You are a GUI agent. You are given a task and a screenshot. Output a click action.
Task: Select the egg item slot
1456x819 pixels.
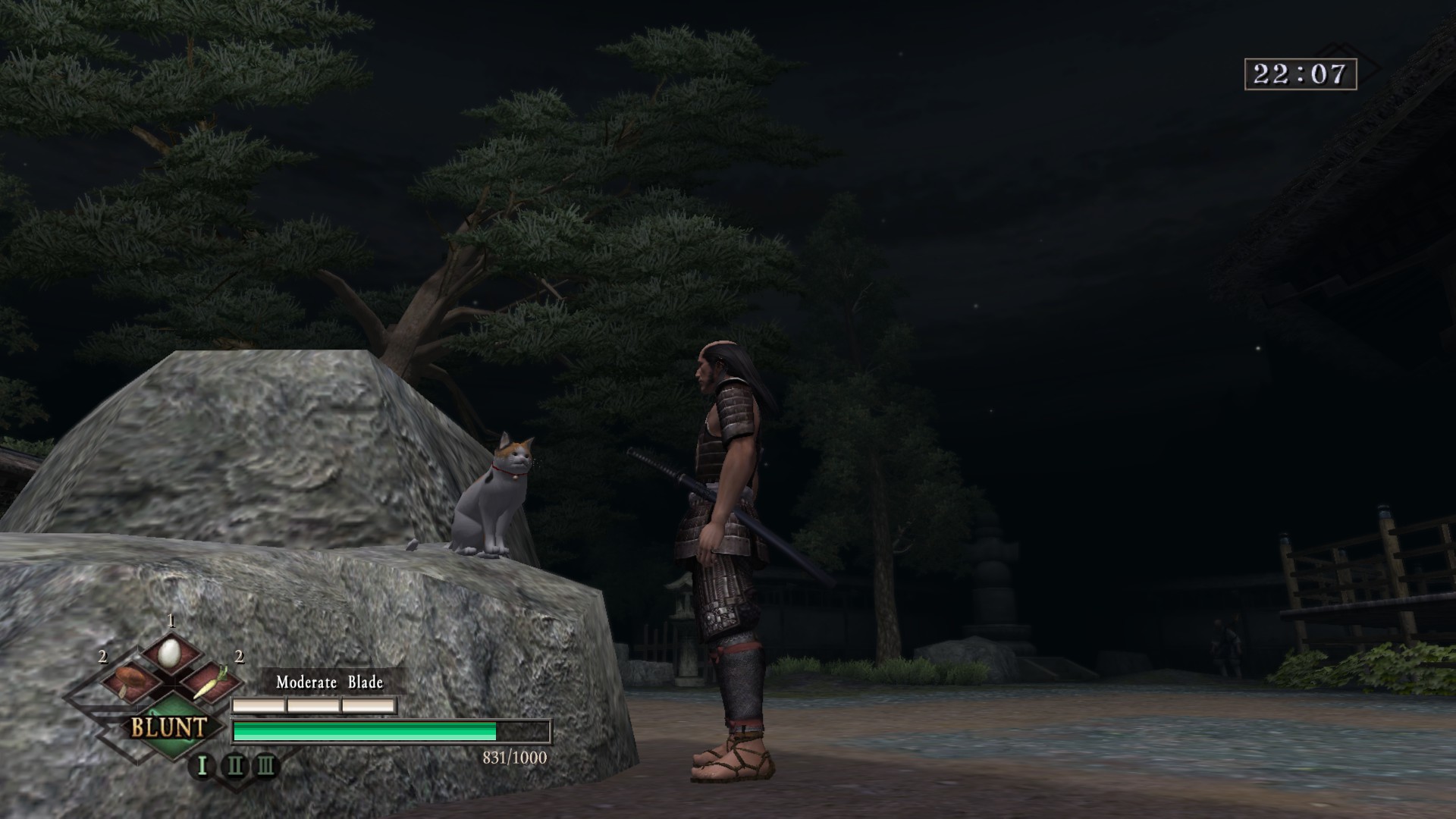point(170,651)
